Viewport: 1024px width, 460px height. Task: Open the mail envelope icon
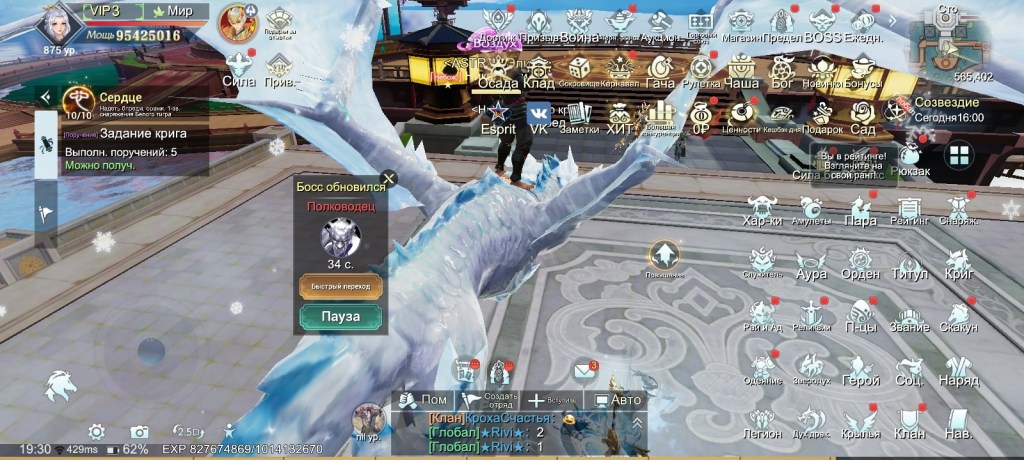[585, 372]
